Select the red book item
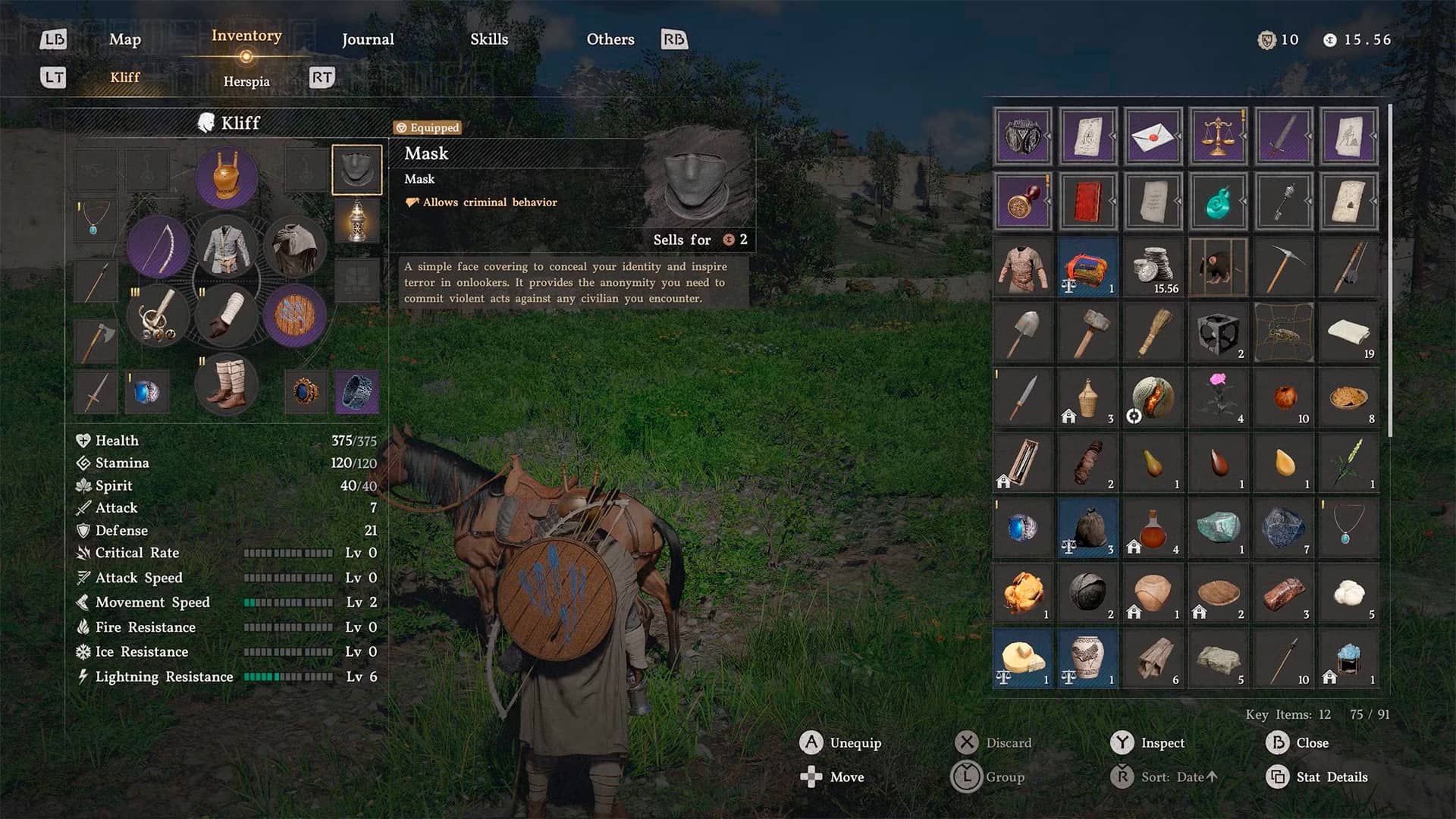This screenshot has width=1456, height=819. tap(1087, 202)
